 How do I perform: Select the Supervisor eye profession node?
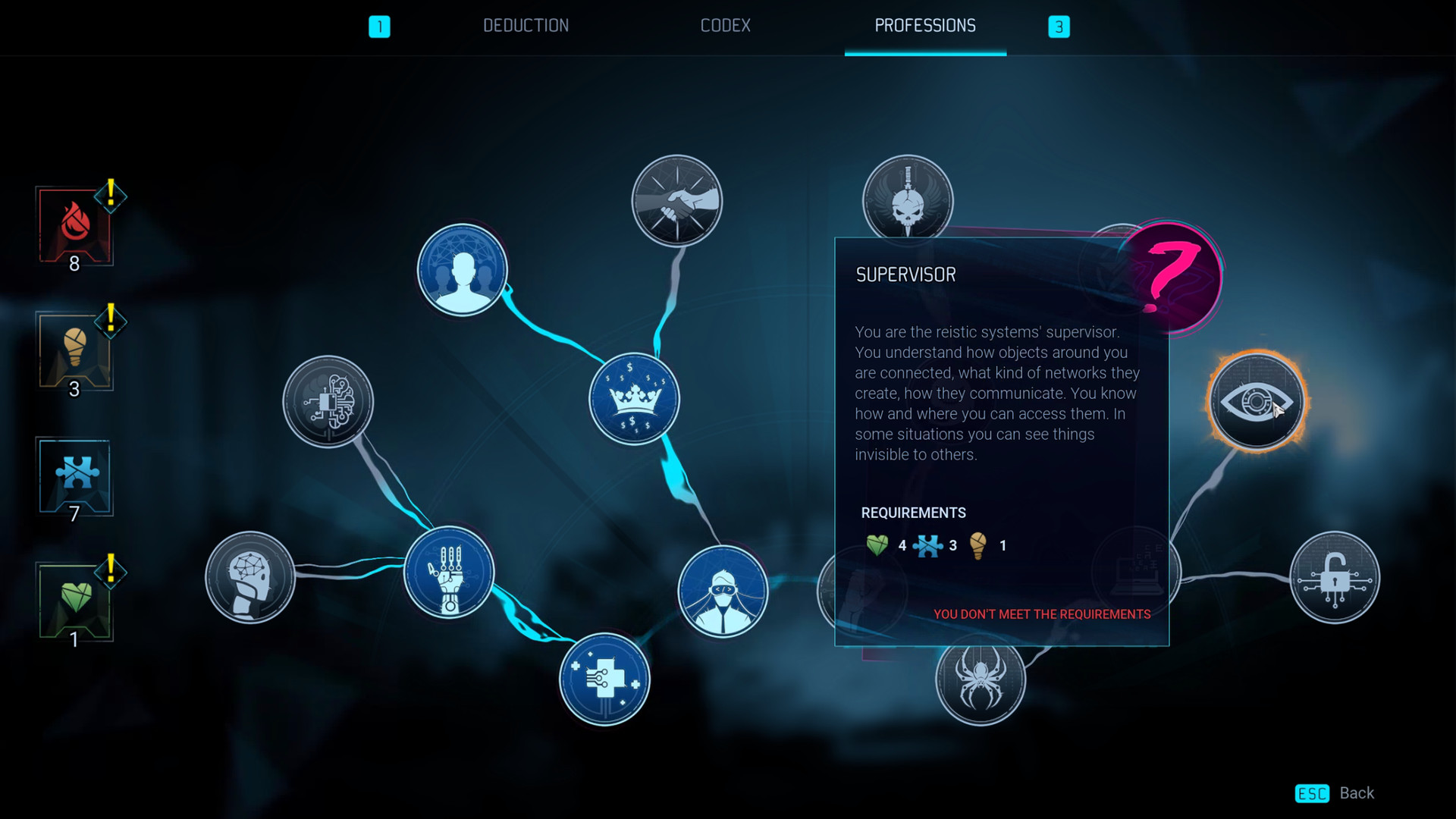pyautogui.click(x=1256, y=403)
